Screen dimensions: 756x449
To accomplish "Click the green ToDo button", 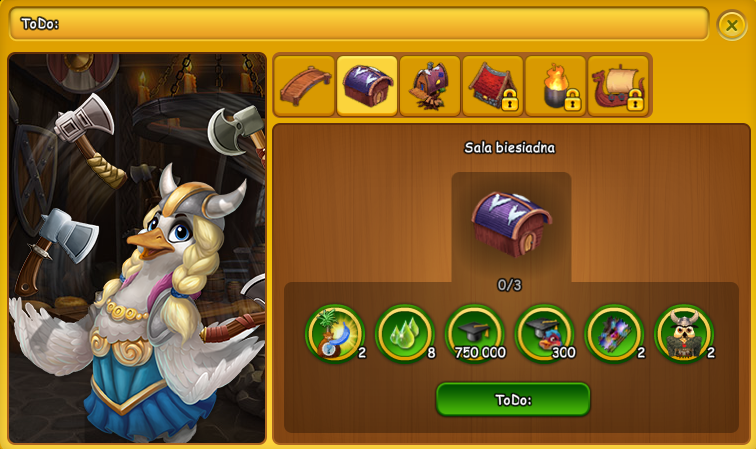I will [x=513, y=399].
